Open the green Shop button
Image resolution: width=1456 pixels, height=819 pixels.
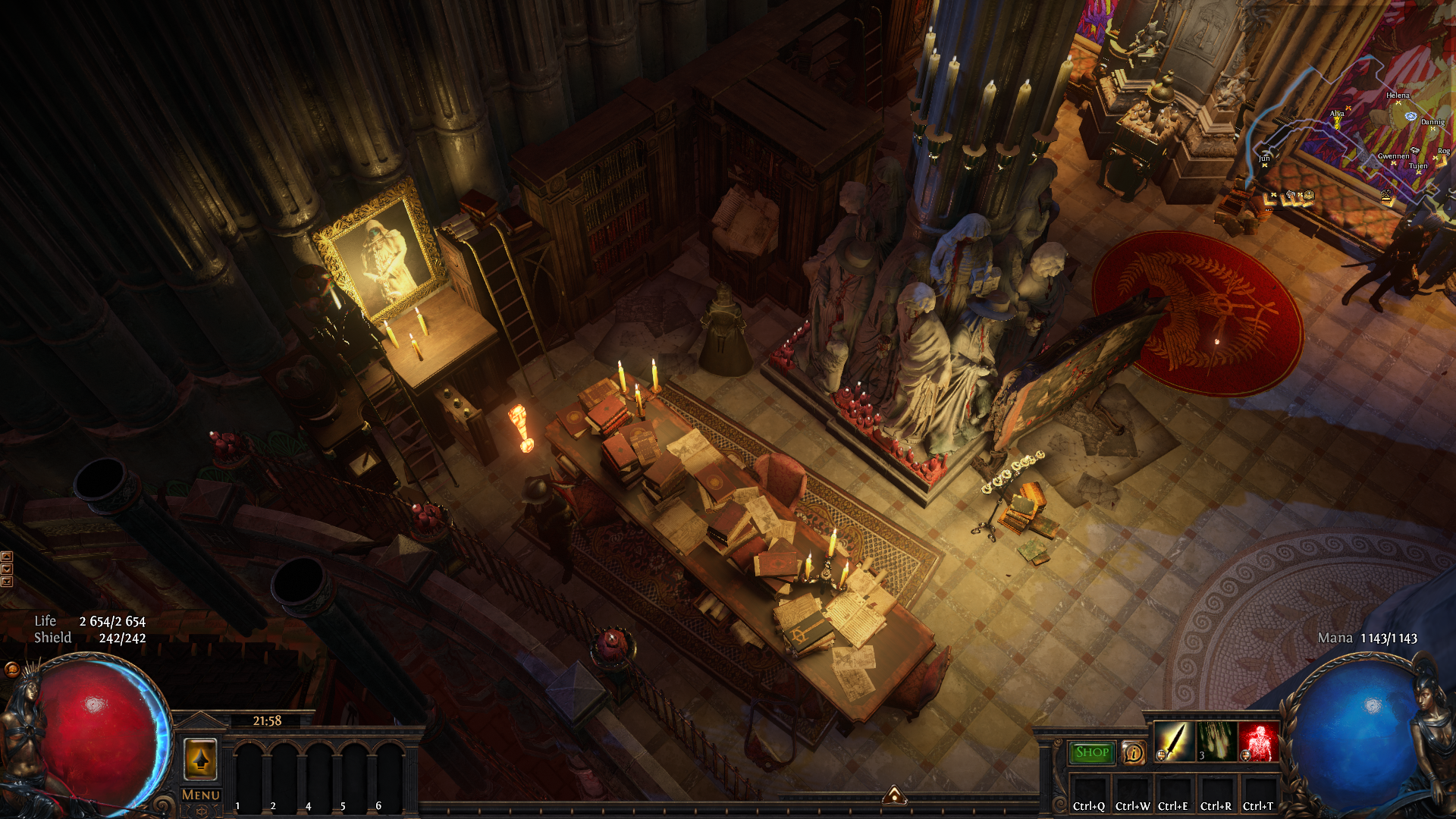point(1092,752)
